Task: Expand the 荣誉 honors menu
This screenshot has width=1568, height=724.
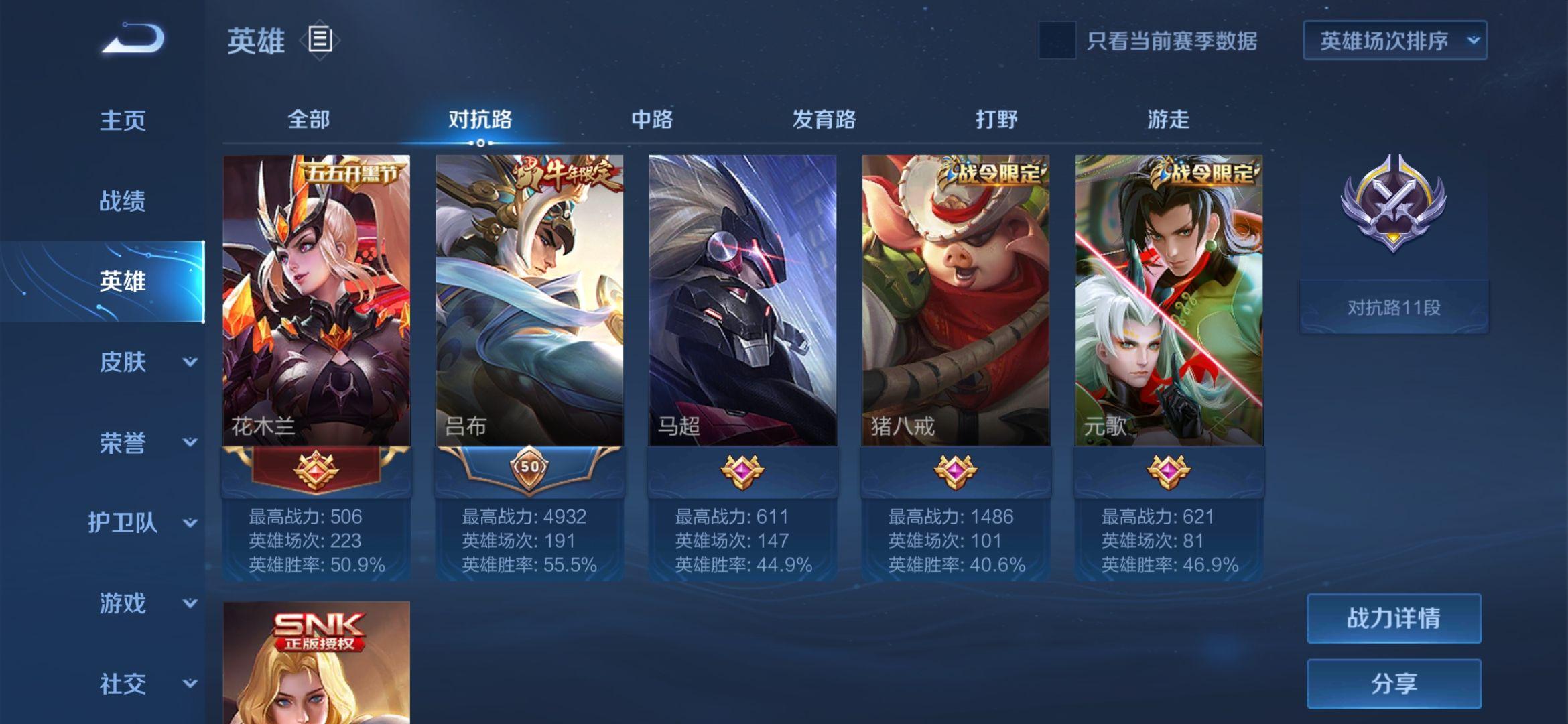Action: [x=144, y=442]
